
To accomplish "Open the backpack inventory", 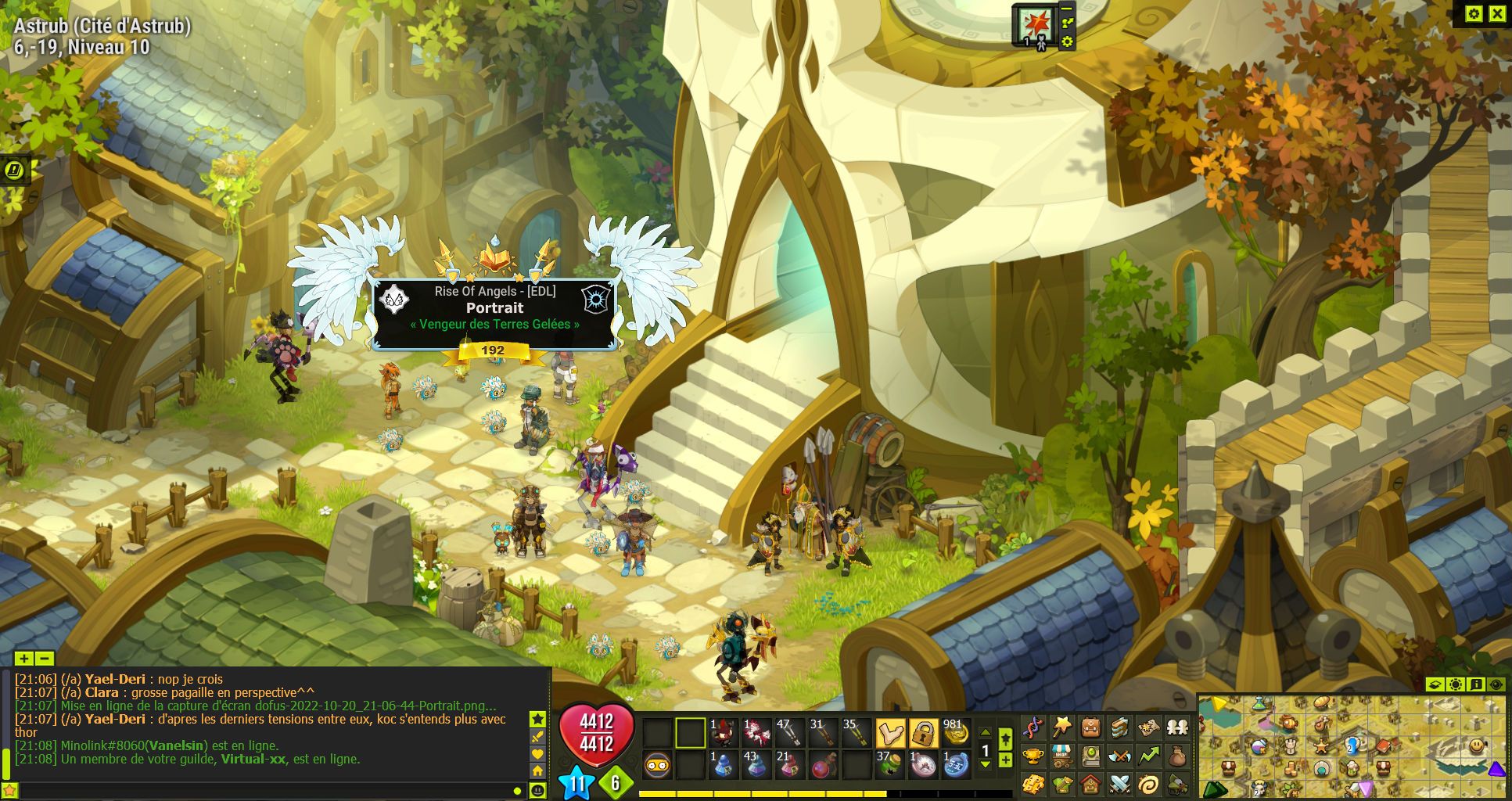I will pyautogui.click(x=1091, y=727).
